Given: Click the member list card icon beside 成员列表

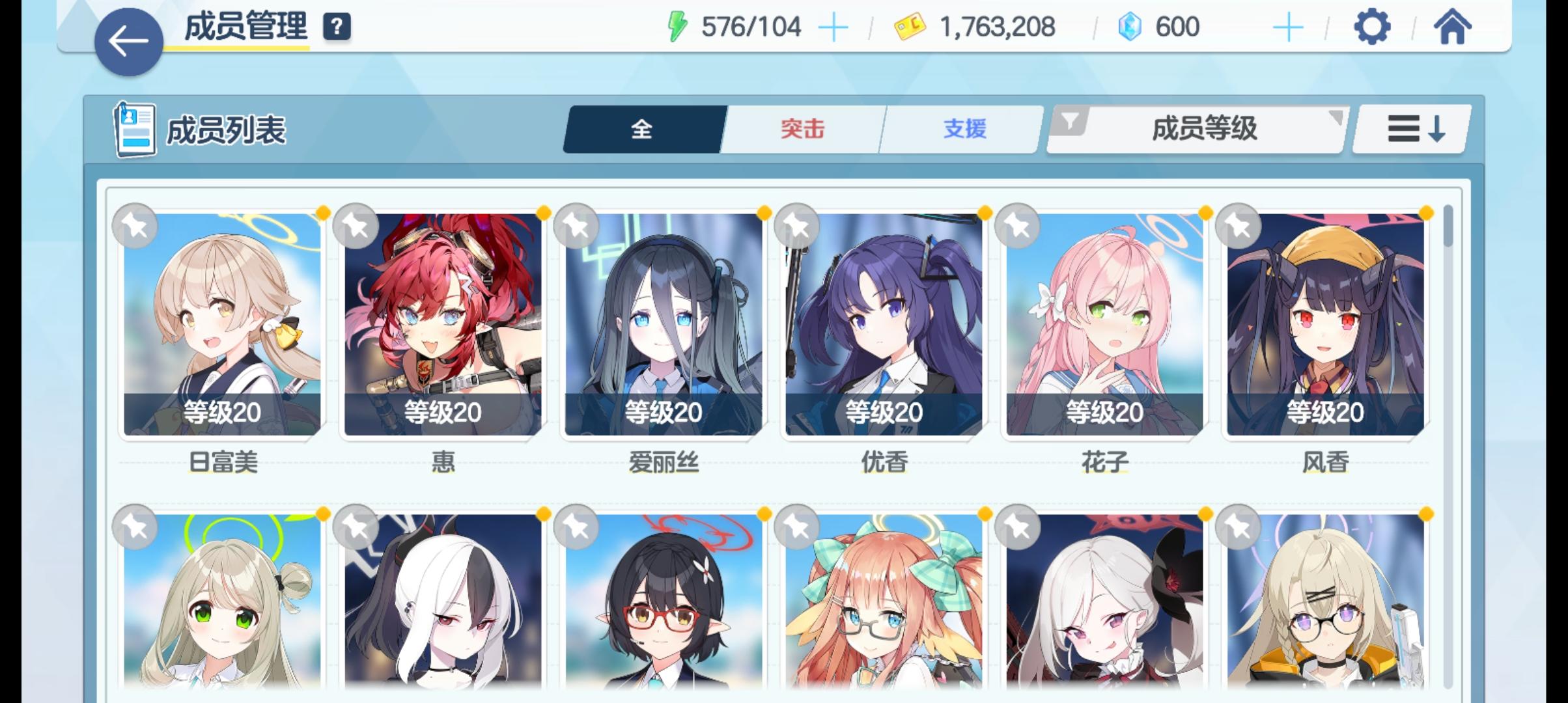Looking at the screenshot, I should [134, 129].
